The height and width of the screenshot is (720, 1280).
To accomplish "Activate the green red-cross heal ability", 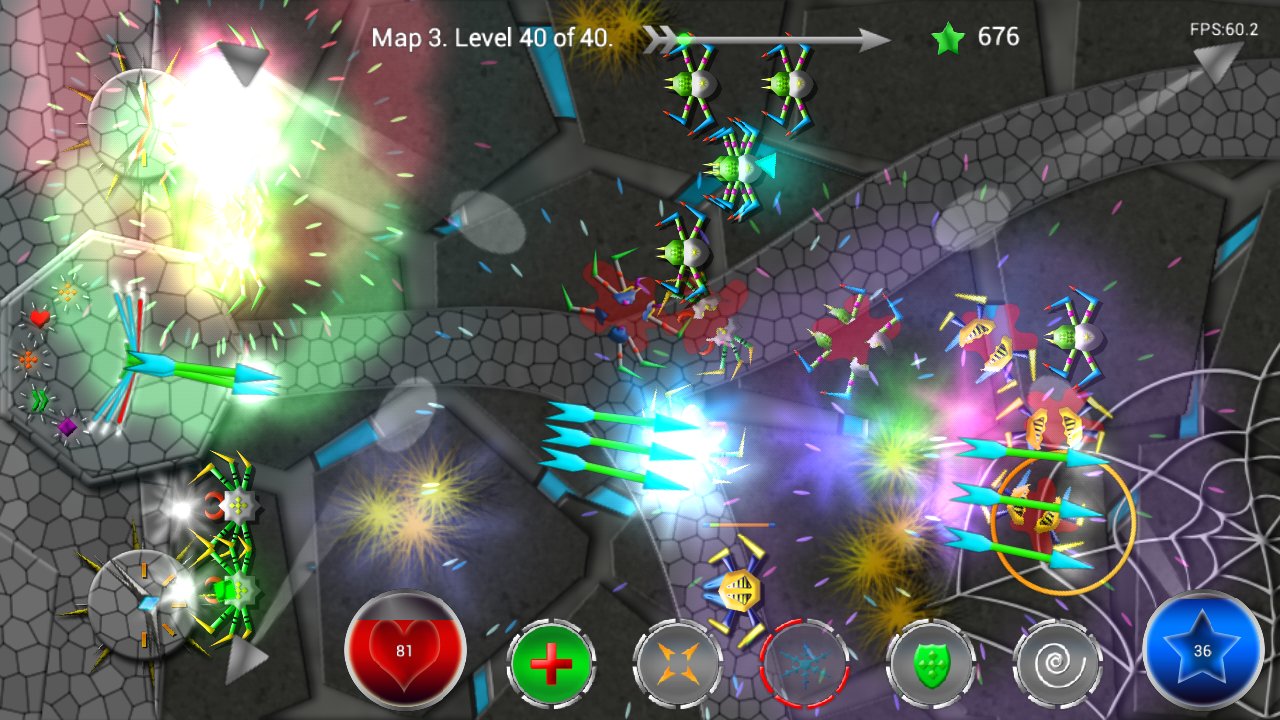I will pyautogui.click(x=551, y=664).
